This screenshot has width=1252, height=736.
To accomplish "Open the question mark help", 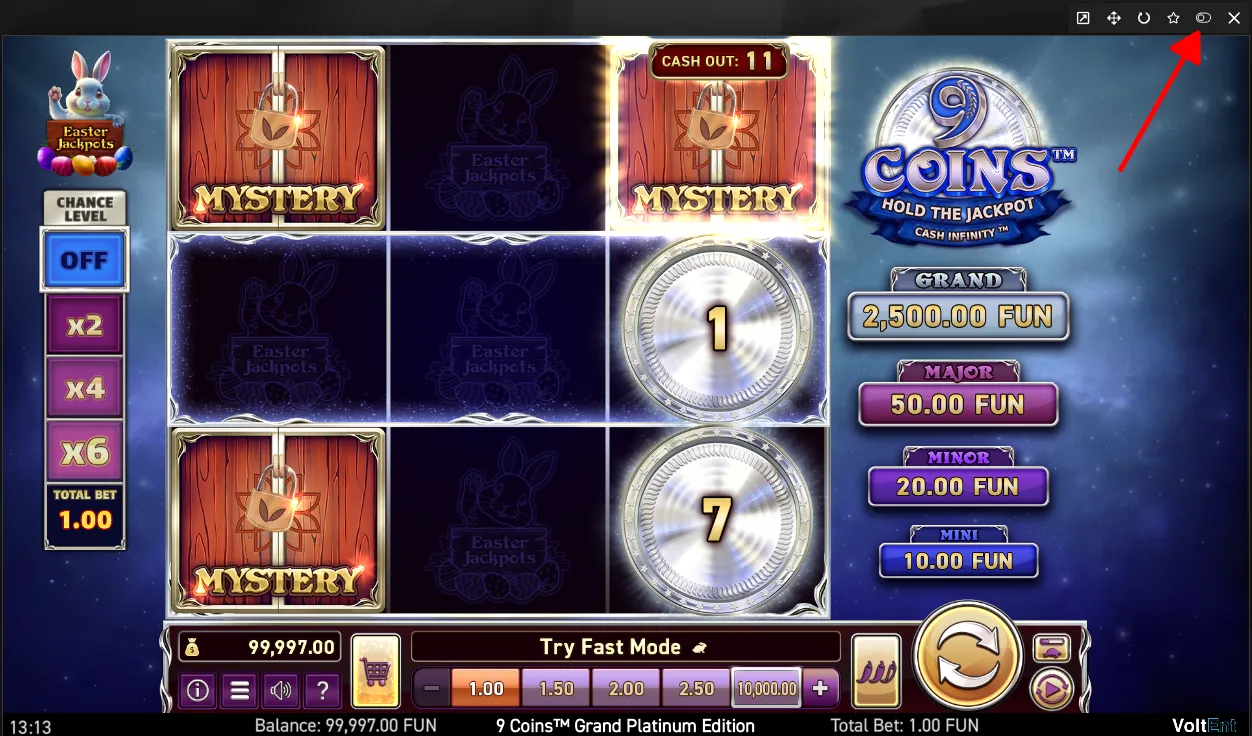I will (322, 690).
